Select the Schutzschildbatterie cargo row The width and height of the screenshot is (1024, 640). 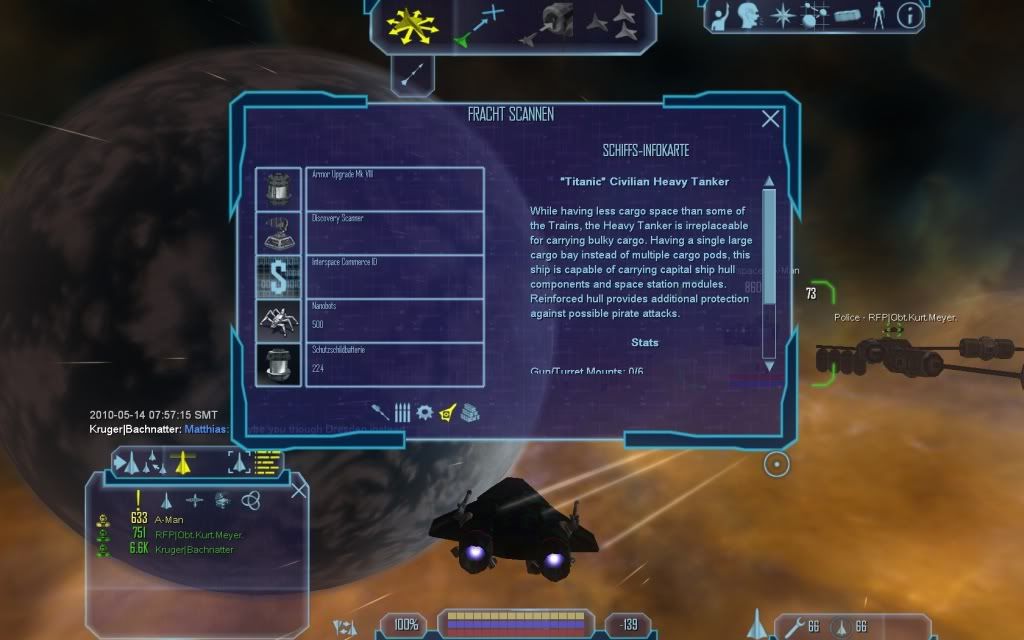pos(394,364)
